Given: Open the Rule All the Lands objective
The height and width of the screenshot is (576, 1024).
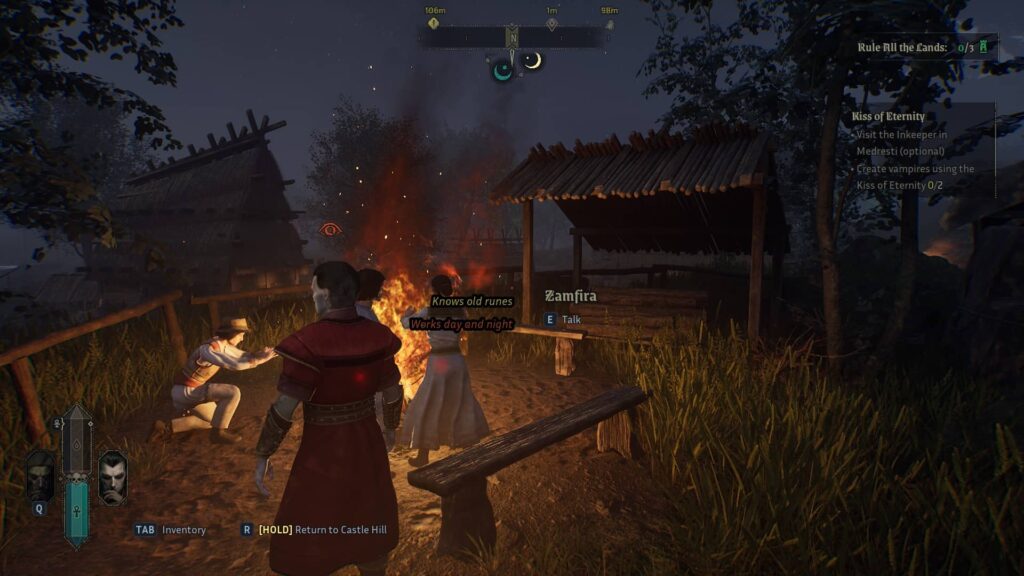Looking at the screenshot, I should [x=905, y=47].
